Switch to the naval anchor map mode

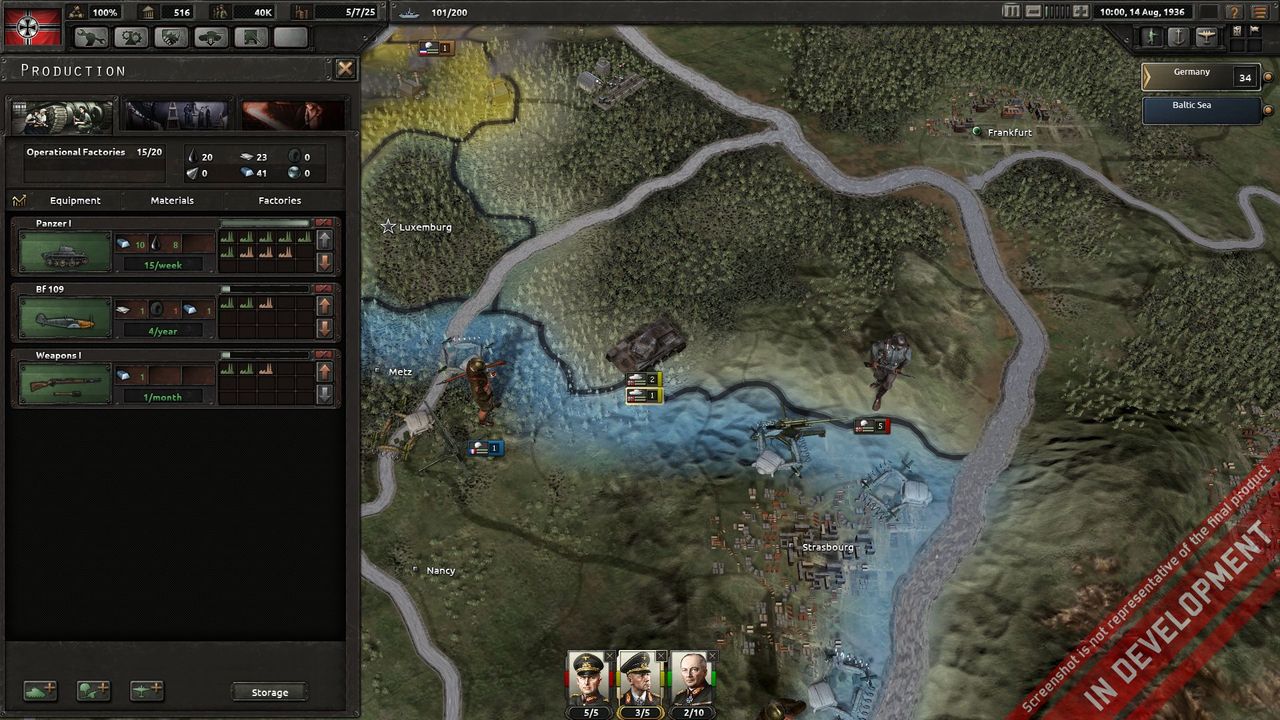[1178, 37]
